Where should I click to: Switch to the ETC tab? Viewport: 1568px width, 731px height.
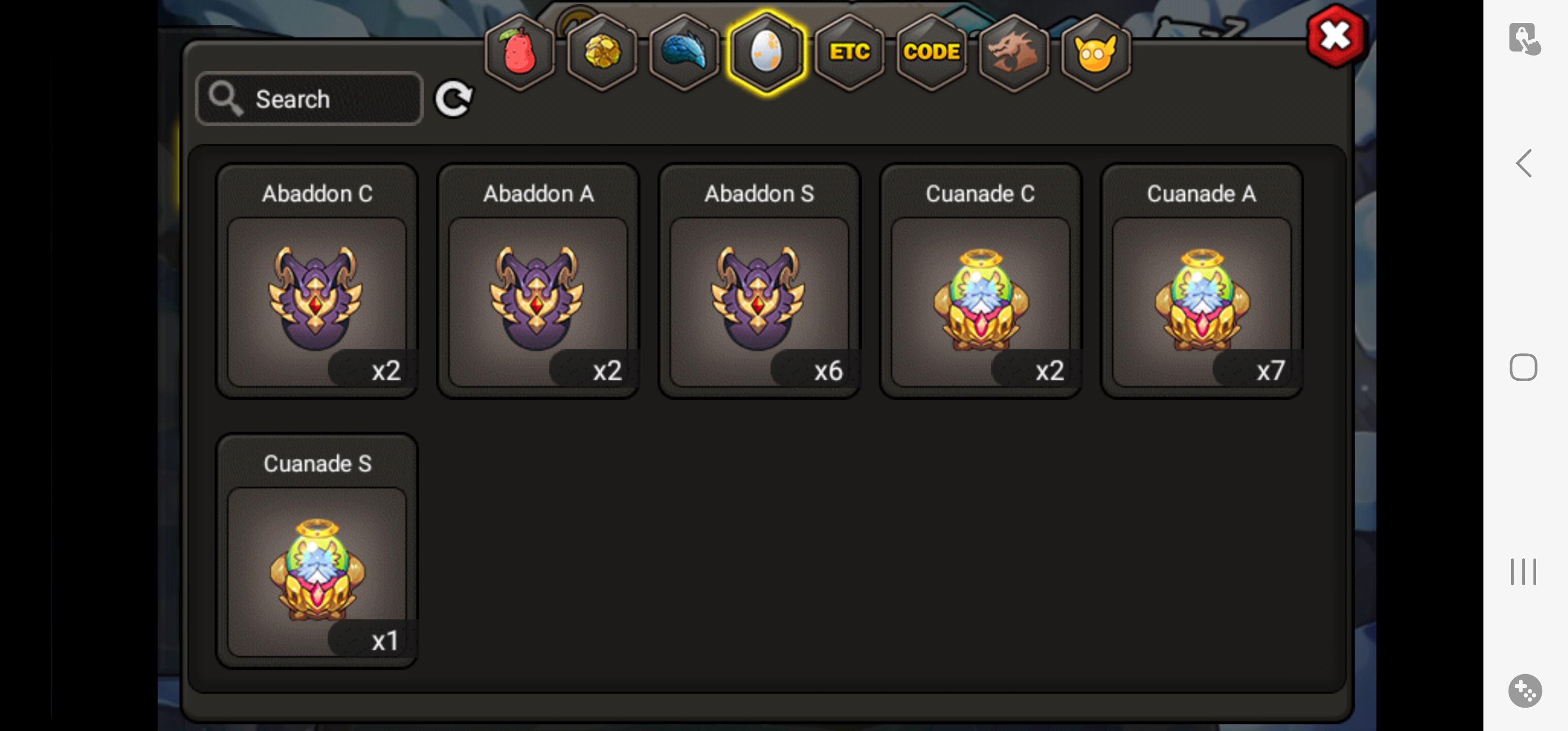pyautogui.click(x=849, y=53)
